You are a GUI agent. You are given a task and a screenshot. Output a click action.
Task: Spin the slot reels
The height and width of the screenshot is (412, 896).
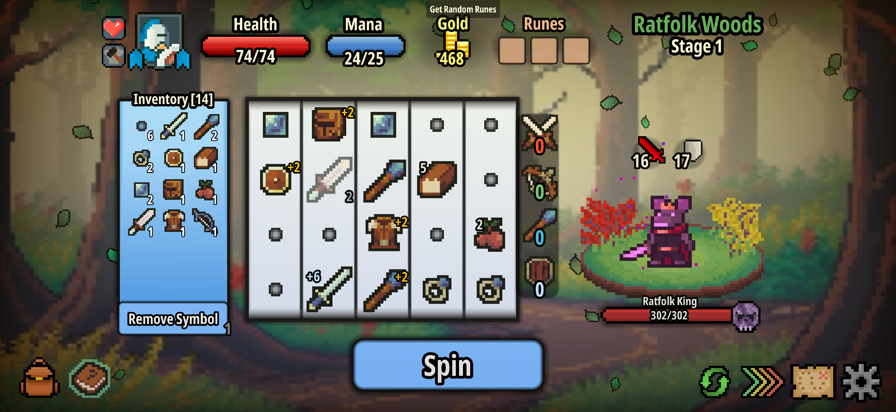pos(447,365)
